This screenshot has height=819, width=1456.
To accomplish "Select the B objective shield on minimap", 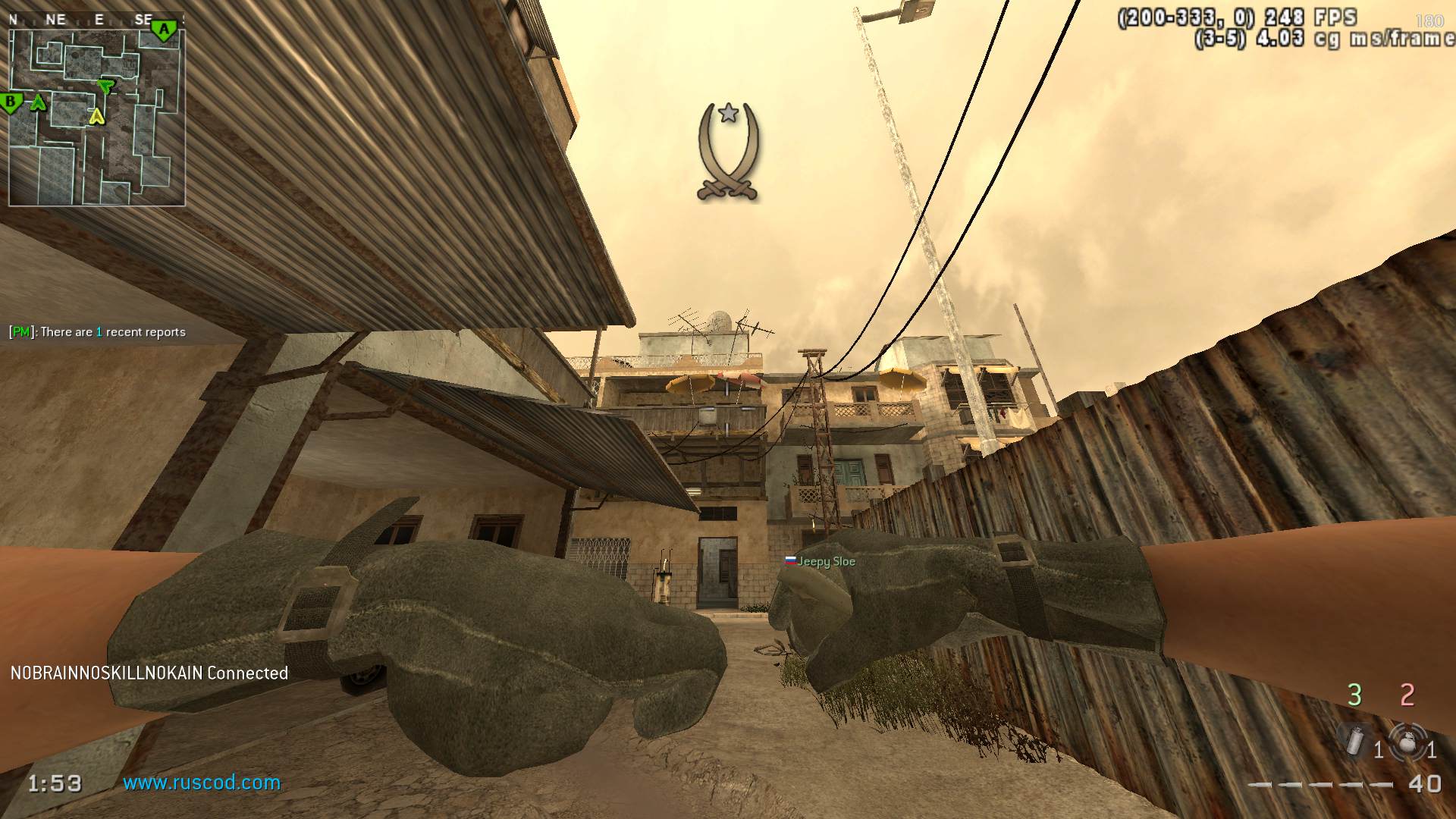I will pyautogui.click(x=11, y=102).
